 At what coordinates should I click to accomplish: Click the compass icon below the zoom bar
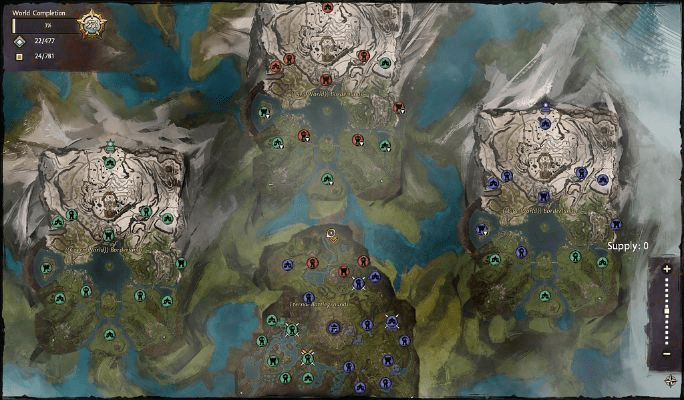669,380
